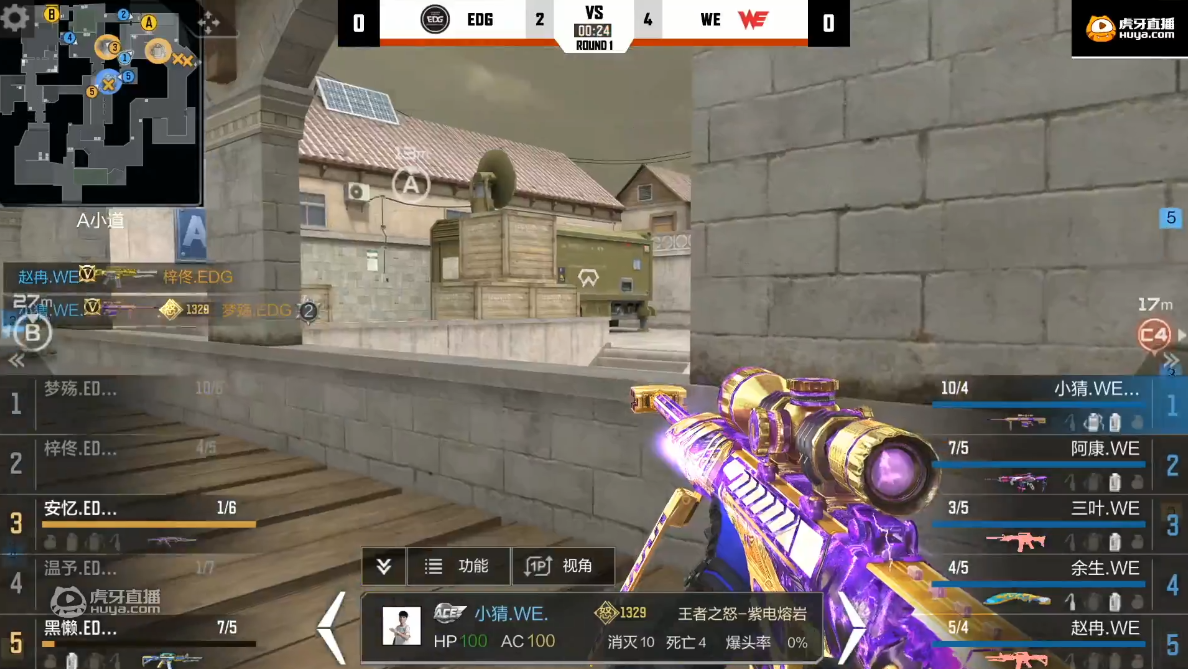Screen dimensions: 1188x669
Task: Switch to the next player with the right arrow
Action: point(850,628)
